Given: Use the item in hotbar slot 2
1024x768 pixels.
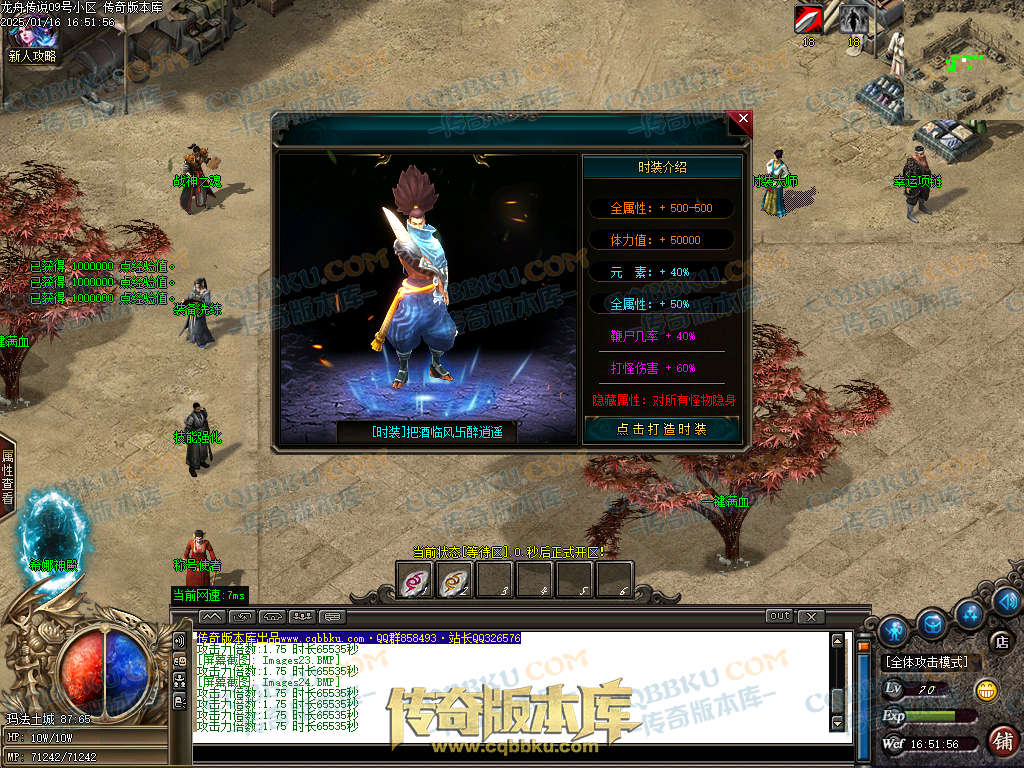Looking at the screenshot, I should tap(455, 580).
